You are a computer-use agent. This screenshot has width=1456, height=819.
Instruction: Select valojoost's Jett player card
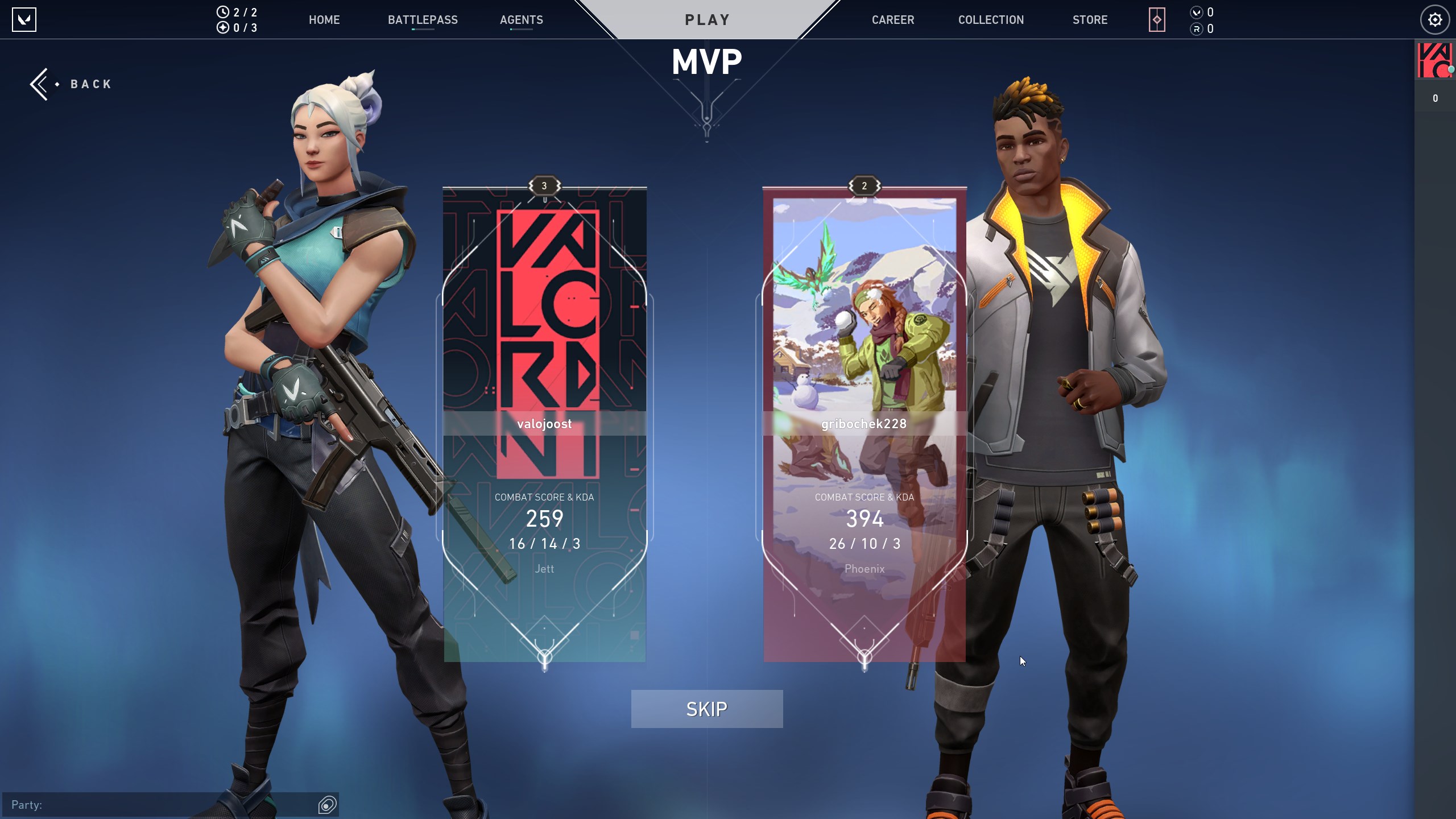tap(544, 424)
